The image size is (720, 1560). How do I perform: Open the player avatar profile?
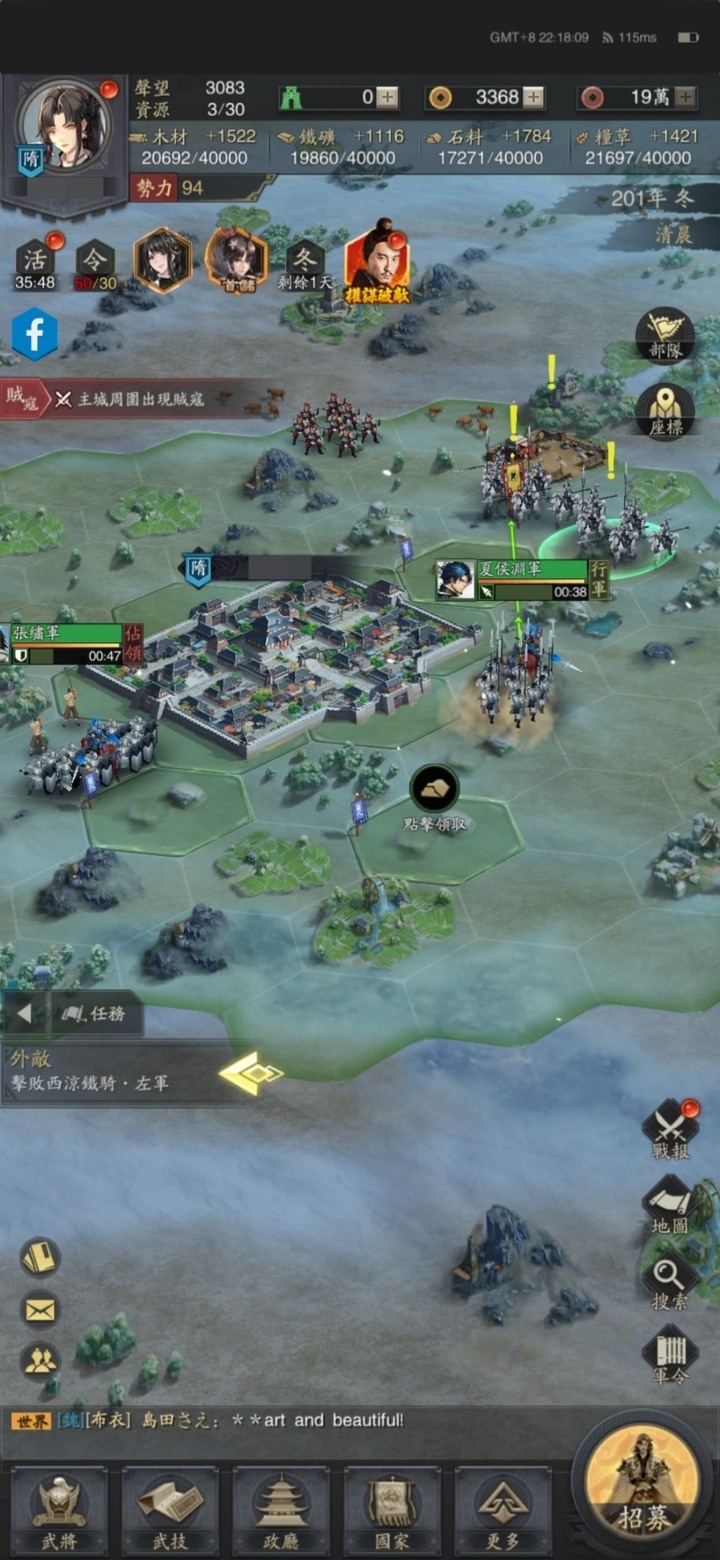click(x=65, y=126)
